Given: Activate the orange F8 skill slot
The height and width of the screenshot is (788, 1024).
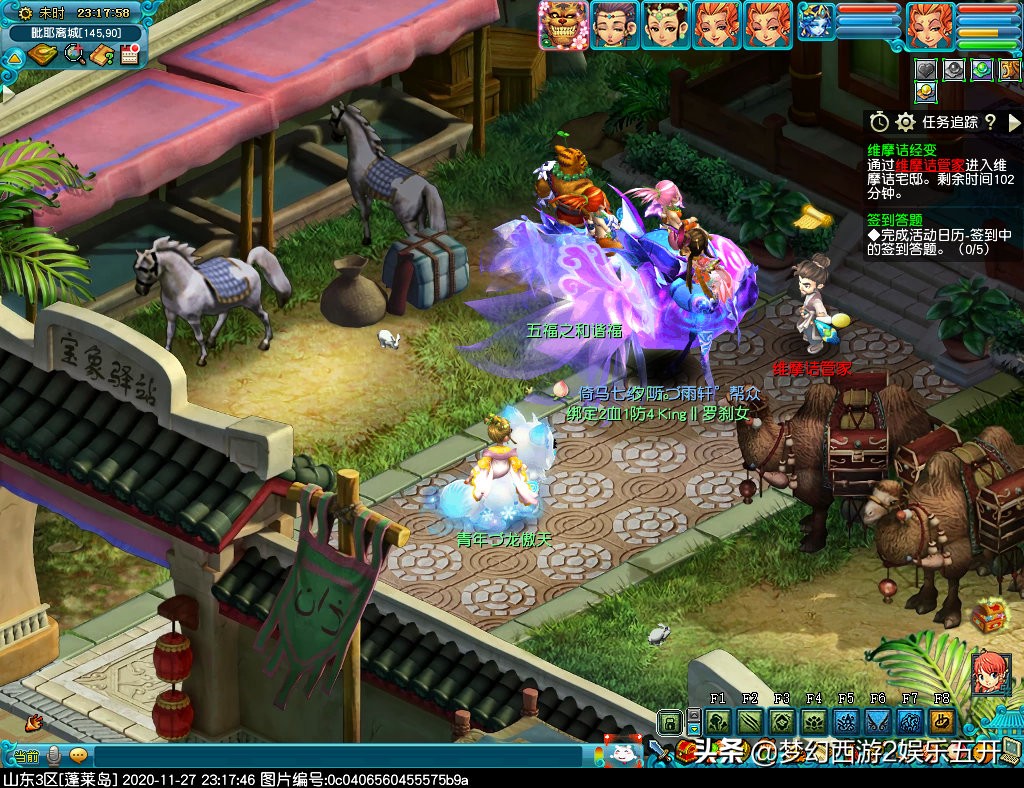Looking at the screenshot, I should (x=942, y=722).
